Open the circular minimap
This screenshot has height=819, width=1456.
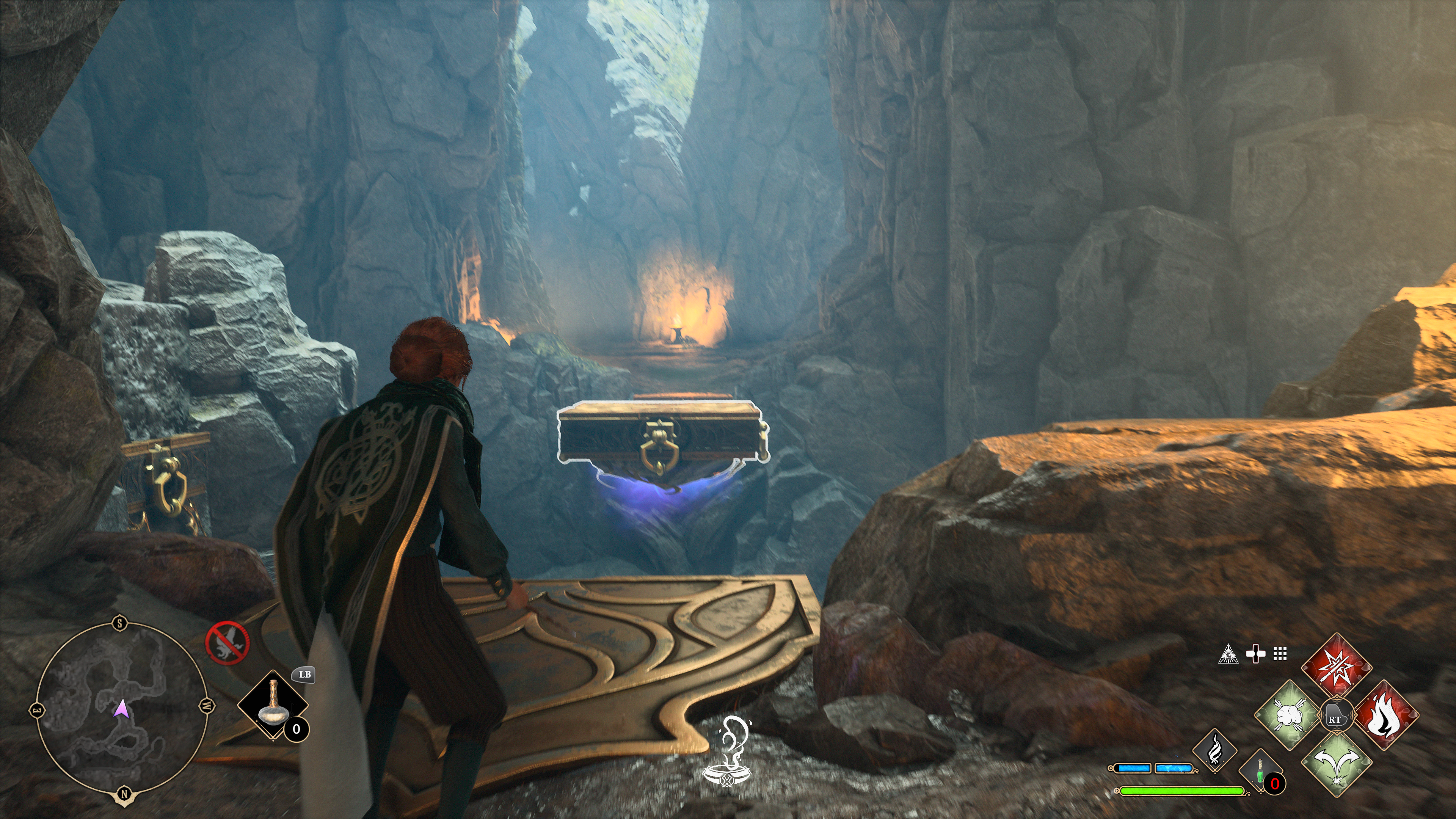tap(121, 709)
